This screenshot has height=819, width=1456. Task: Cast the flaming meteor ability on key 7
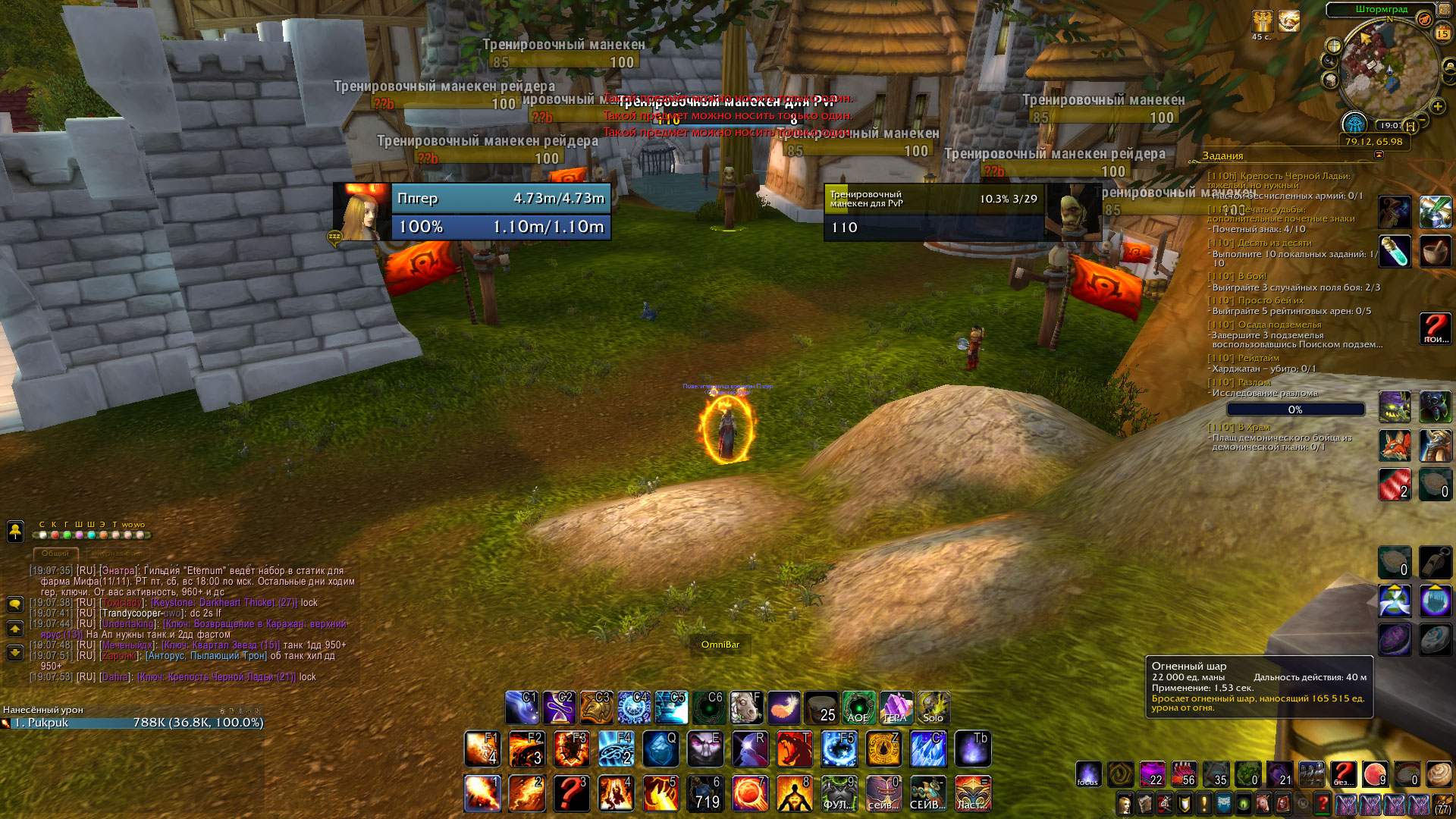point(750,793)
